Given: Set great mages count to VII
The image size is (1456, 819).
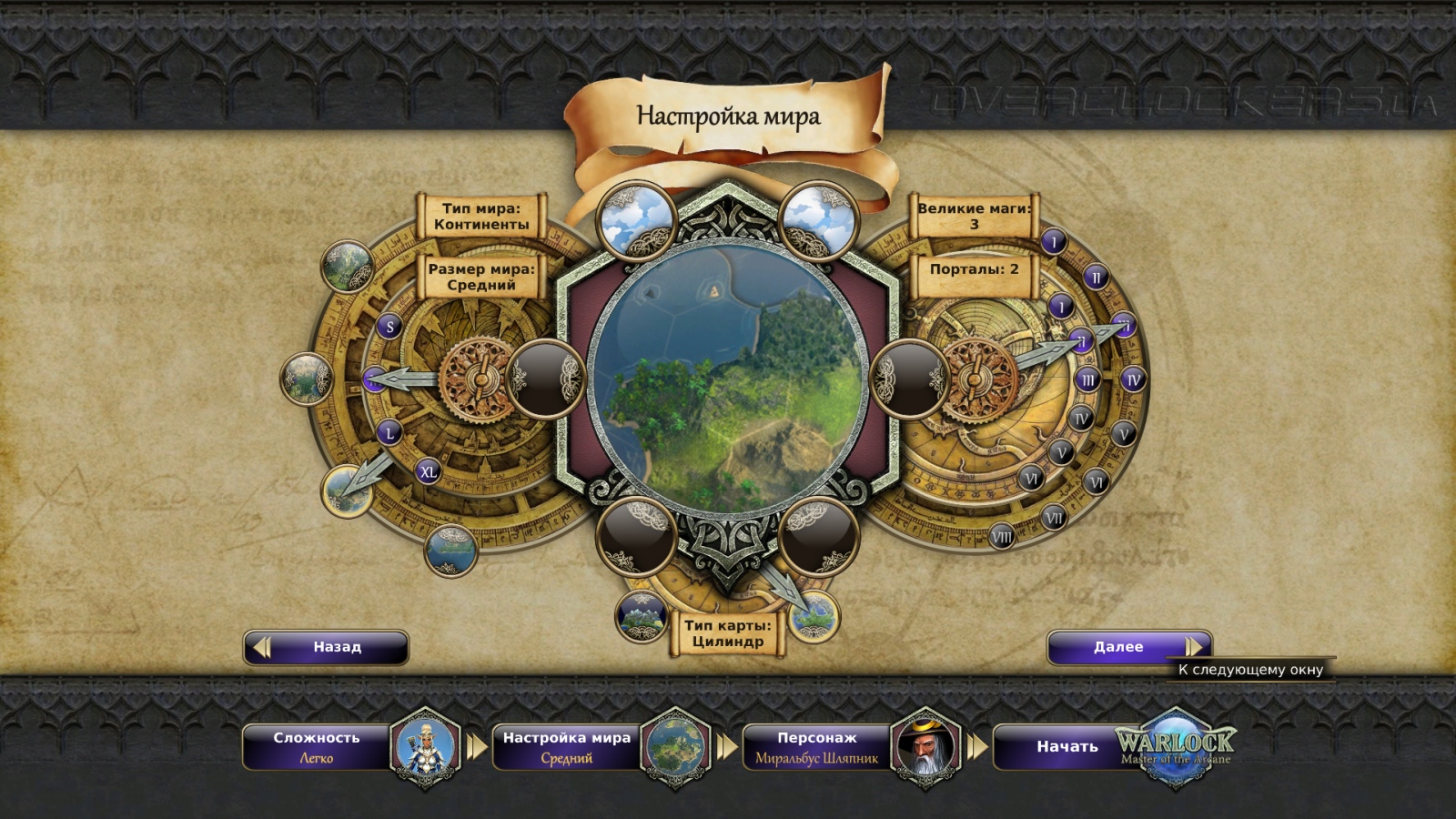Looking at the screenshot, I should click(1054, 519).
